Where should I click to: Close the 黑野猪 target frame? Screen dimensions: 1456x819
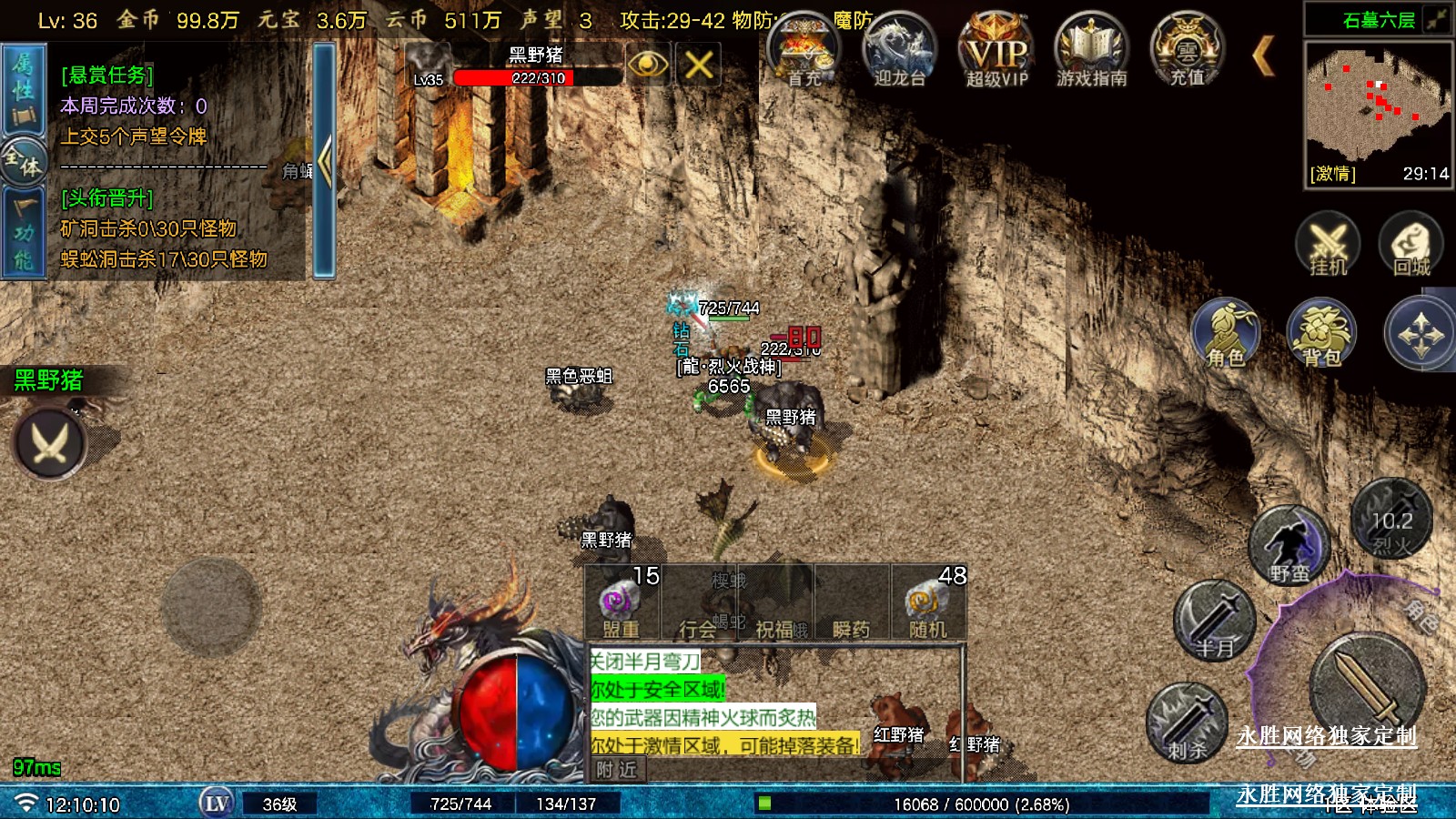[698, 65]
